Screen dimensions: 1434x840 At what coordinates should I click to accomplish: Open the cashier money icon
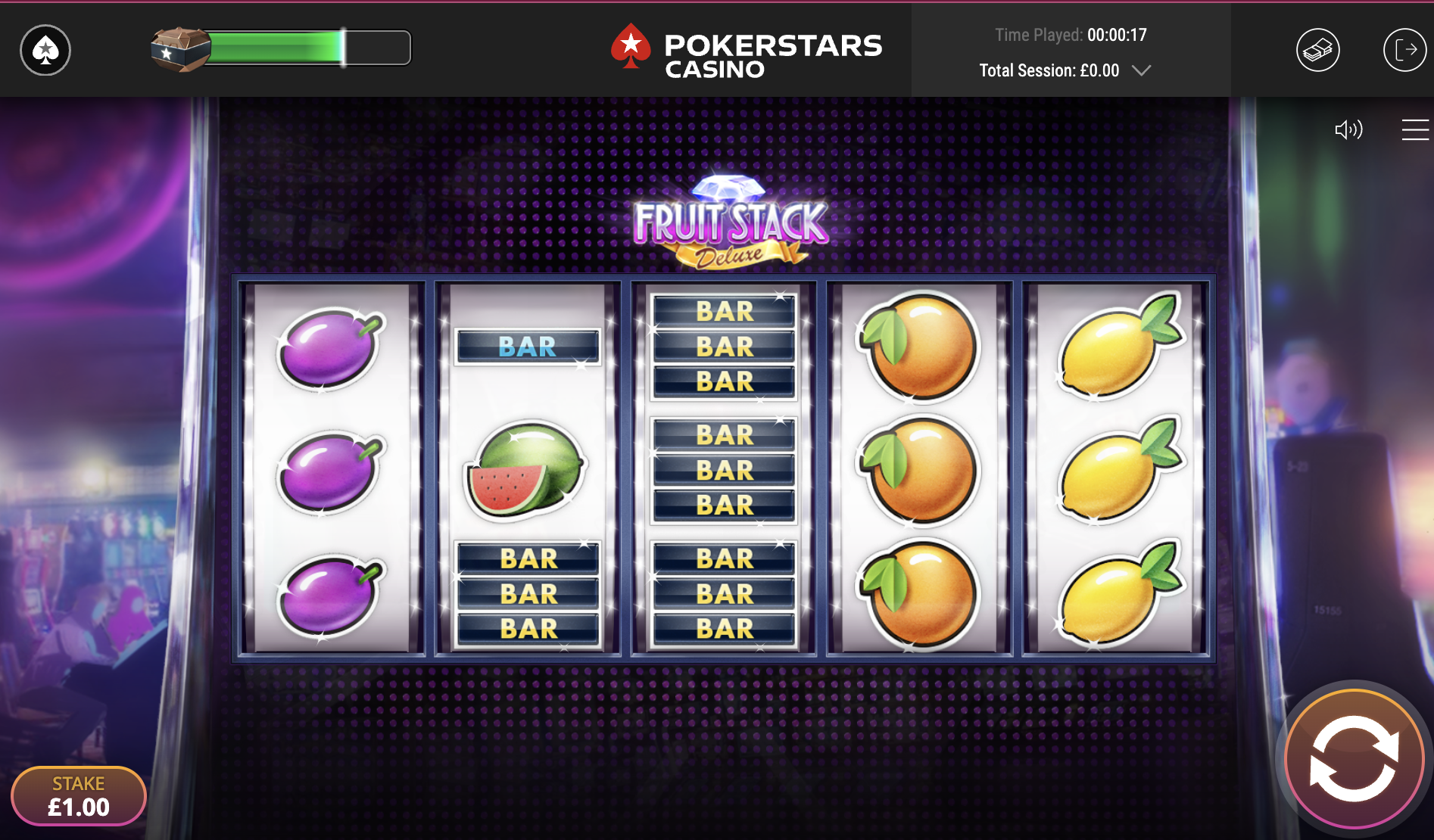pyautogui.click(x=1317, y=51)
